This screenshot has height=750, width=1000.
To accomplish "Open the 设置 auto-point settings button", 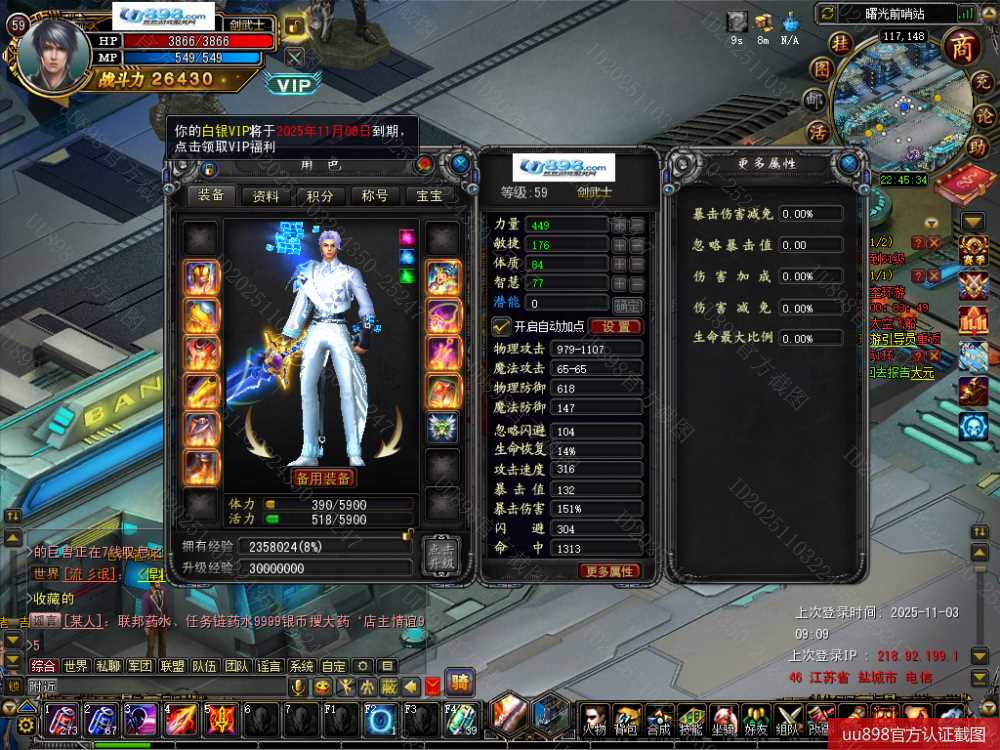I will 615,326.
